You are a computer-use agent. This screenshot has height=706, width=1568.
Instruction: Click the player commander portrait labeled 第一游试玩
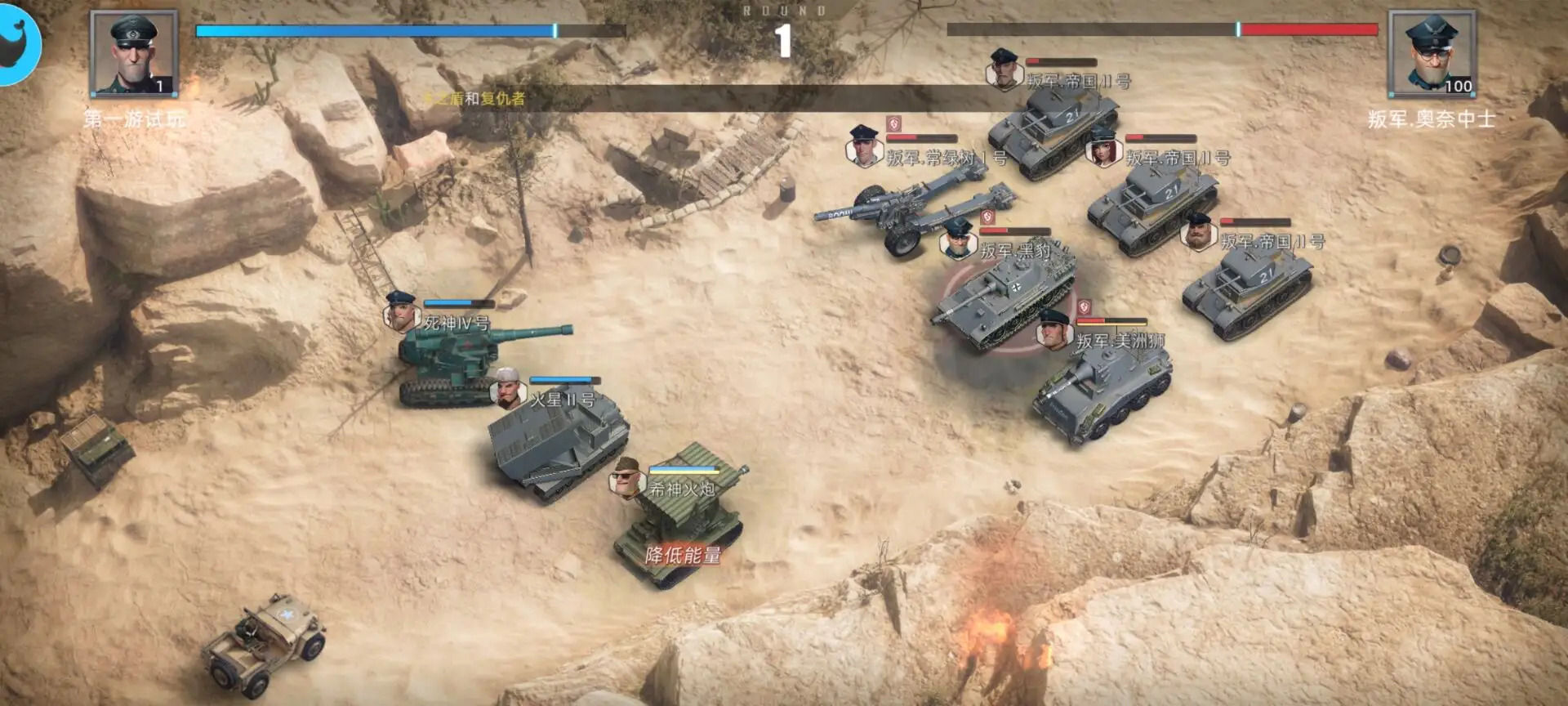coord(133,54)
